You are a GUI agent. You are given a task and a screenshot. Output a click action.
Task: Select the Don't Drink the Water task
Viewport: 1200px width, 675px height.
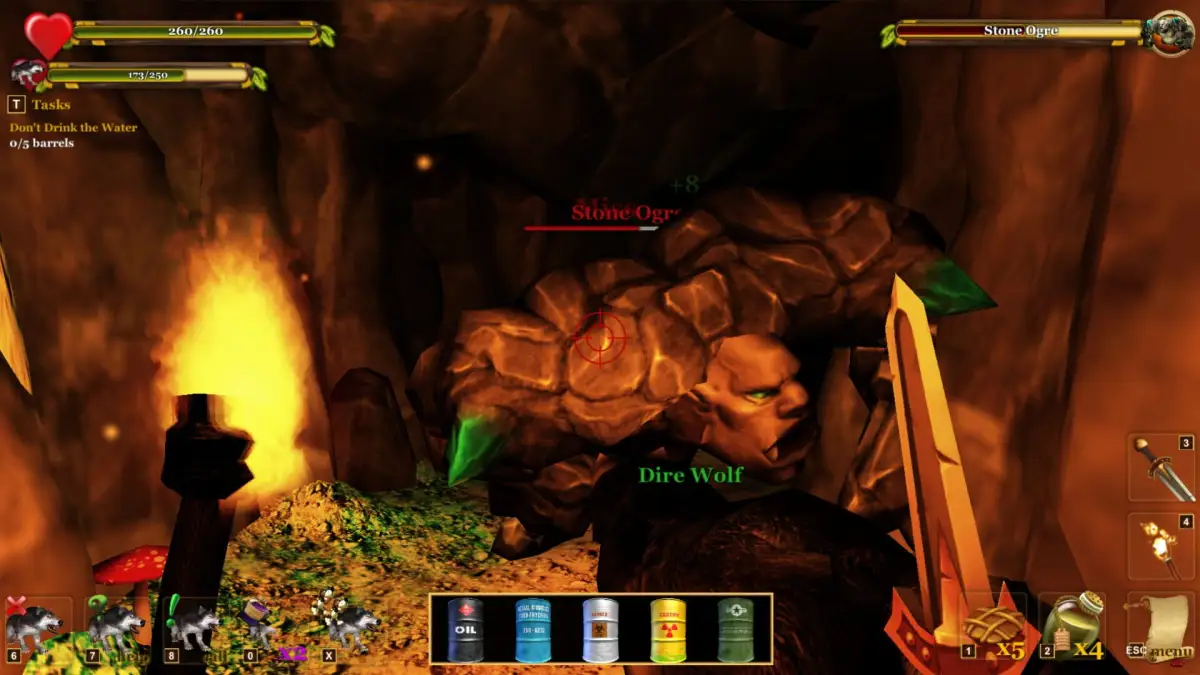pos(73,128)
